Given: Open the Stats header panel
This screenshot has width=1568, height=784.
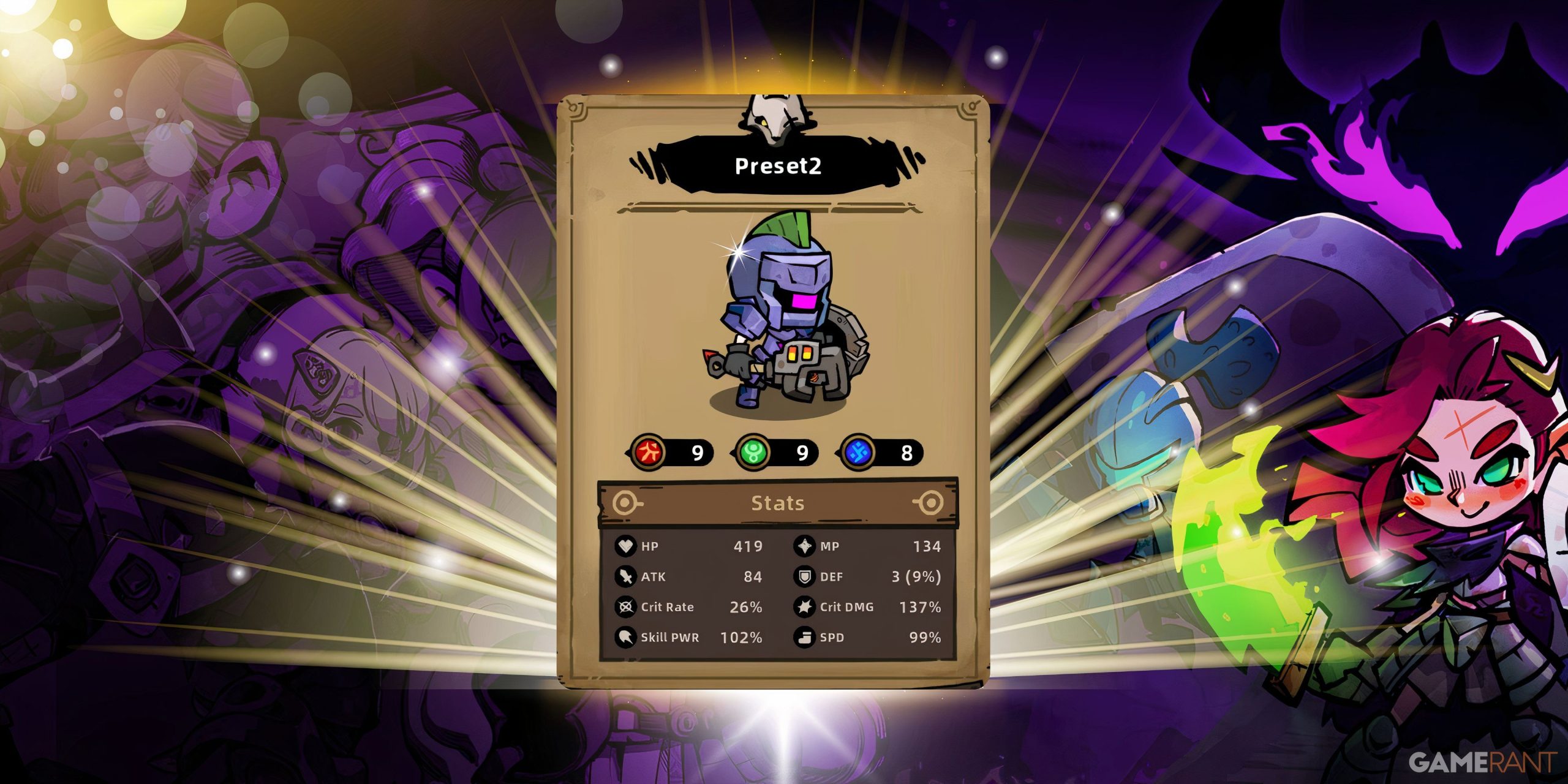Looking at the screenshot, I should click(x=777, y=503).
